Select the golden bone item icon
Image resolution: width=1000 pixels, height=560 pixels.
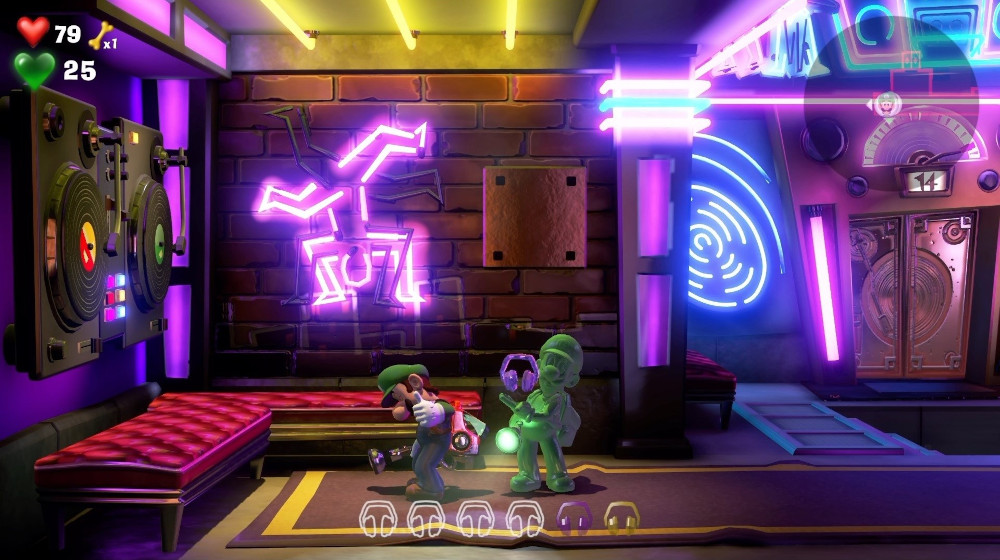pos(101,37)
